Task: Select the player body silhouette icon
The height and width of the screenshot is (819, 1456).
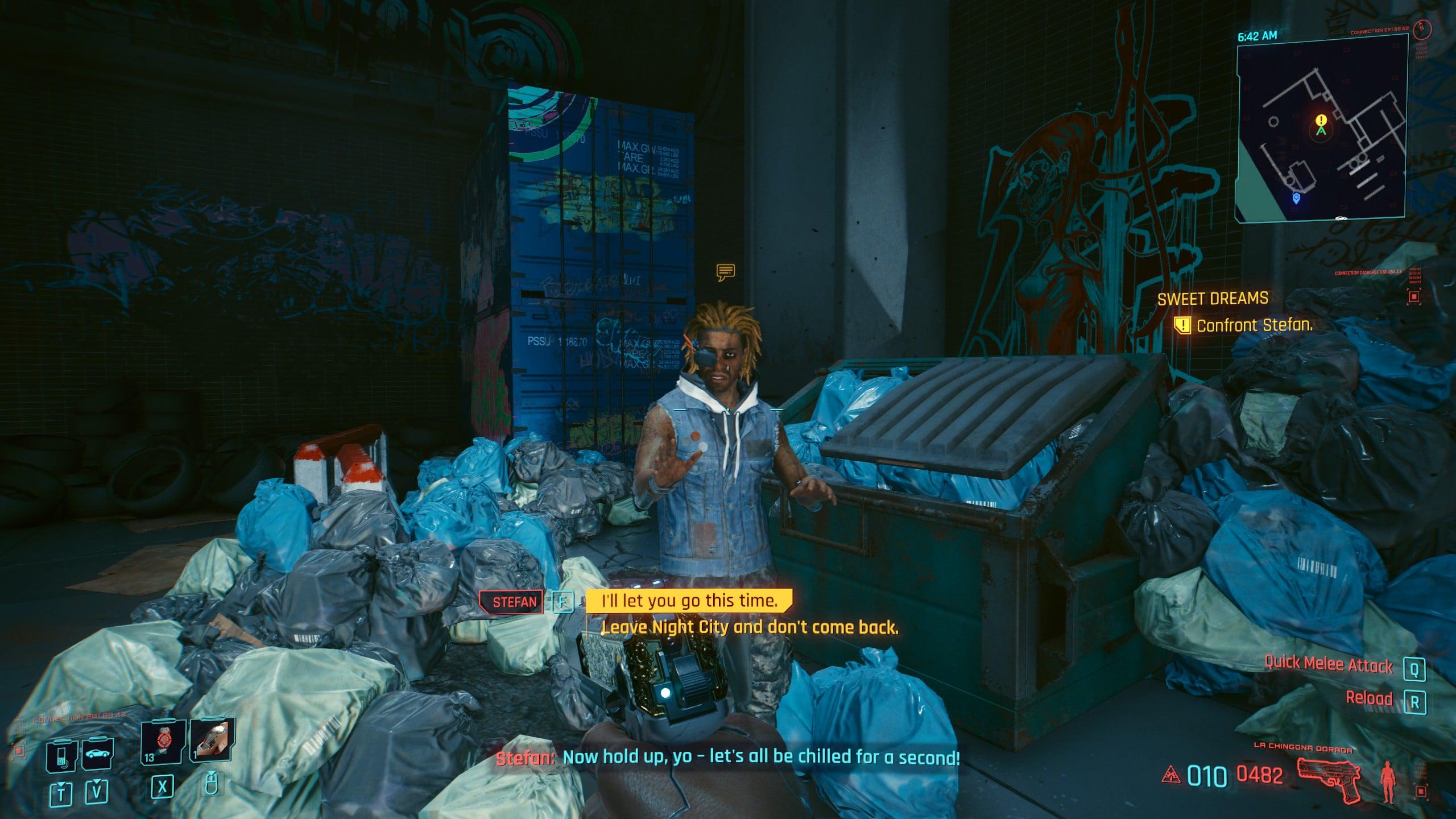Action: [1388, 782]
